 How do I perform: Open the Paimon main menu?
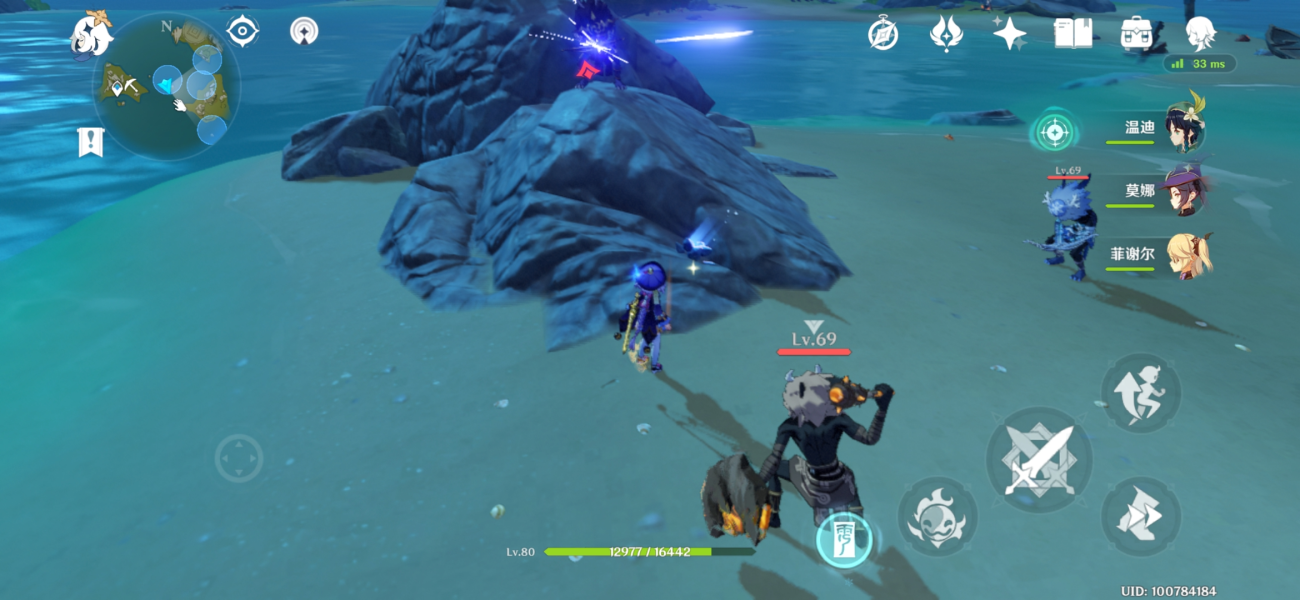tap(90, 34)
